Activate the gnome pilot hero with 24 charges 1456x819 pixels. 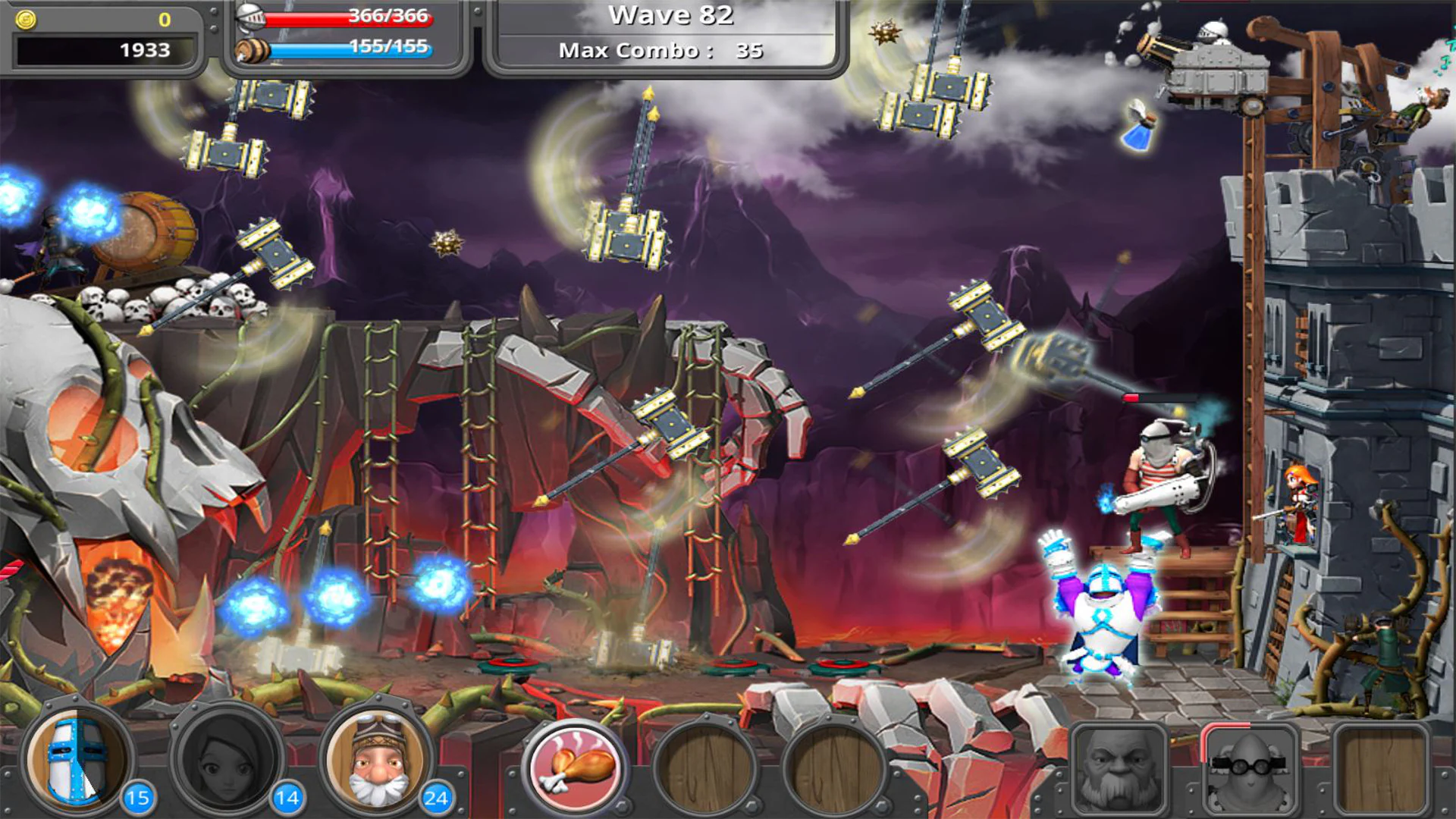click(x=375, y=762)
